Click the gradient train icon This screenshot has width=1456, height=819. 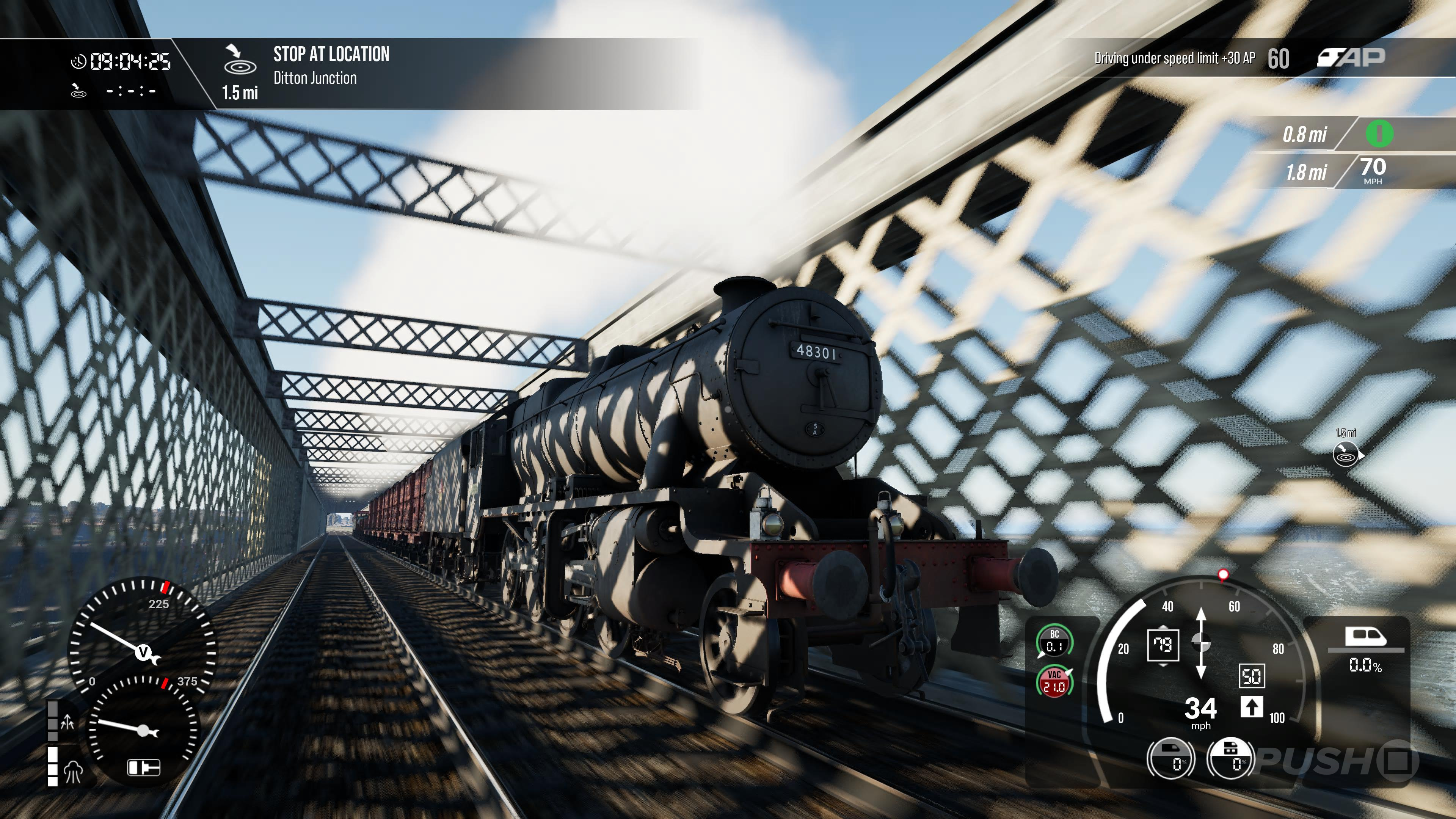click(x=1365, y=637)
